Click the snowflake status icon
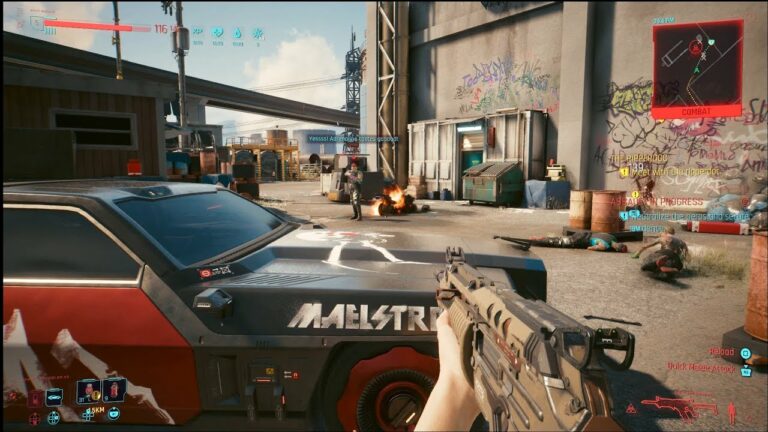Image resolution: width=768 pixels, height=432 pixels. (x=257, y=32)
